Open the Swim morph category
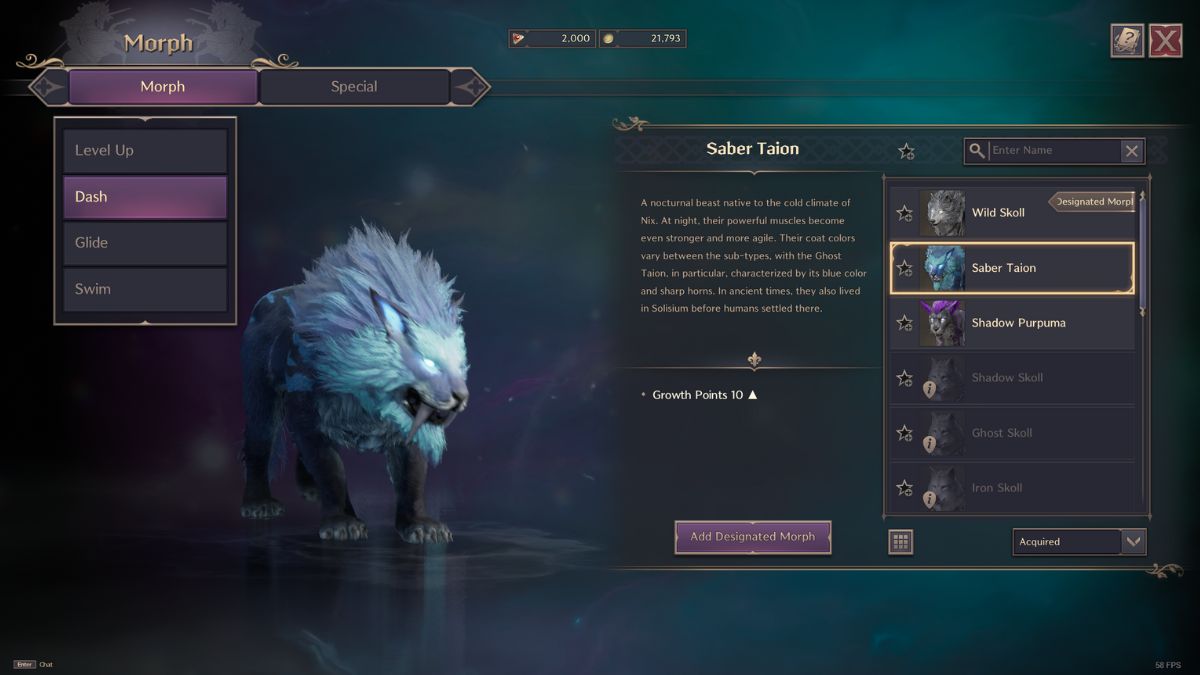 tap(145, 289)
